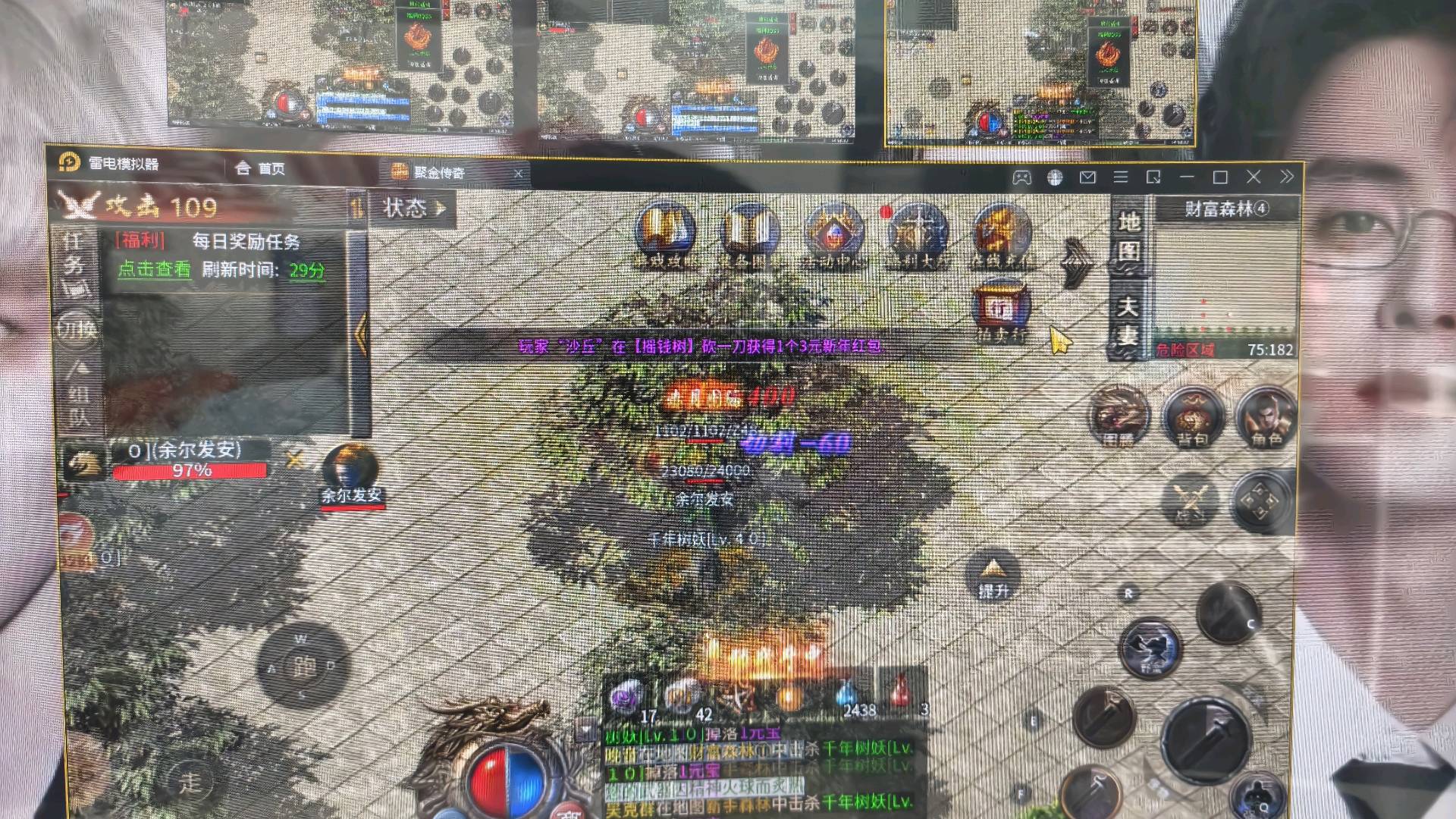Image resolution: width=1456 pixels, height=819 pixels.
Task: Open the 地图 map tab
Action: [1128, 235]
